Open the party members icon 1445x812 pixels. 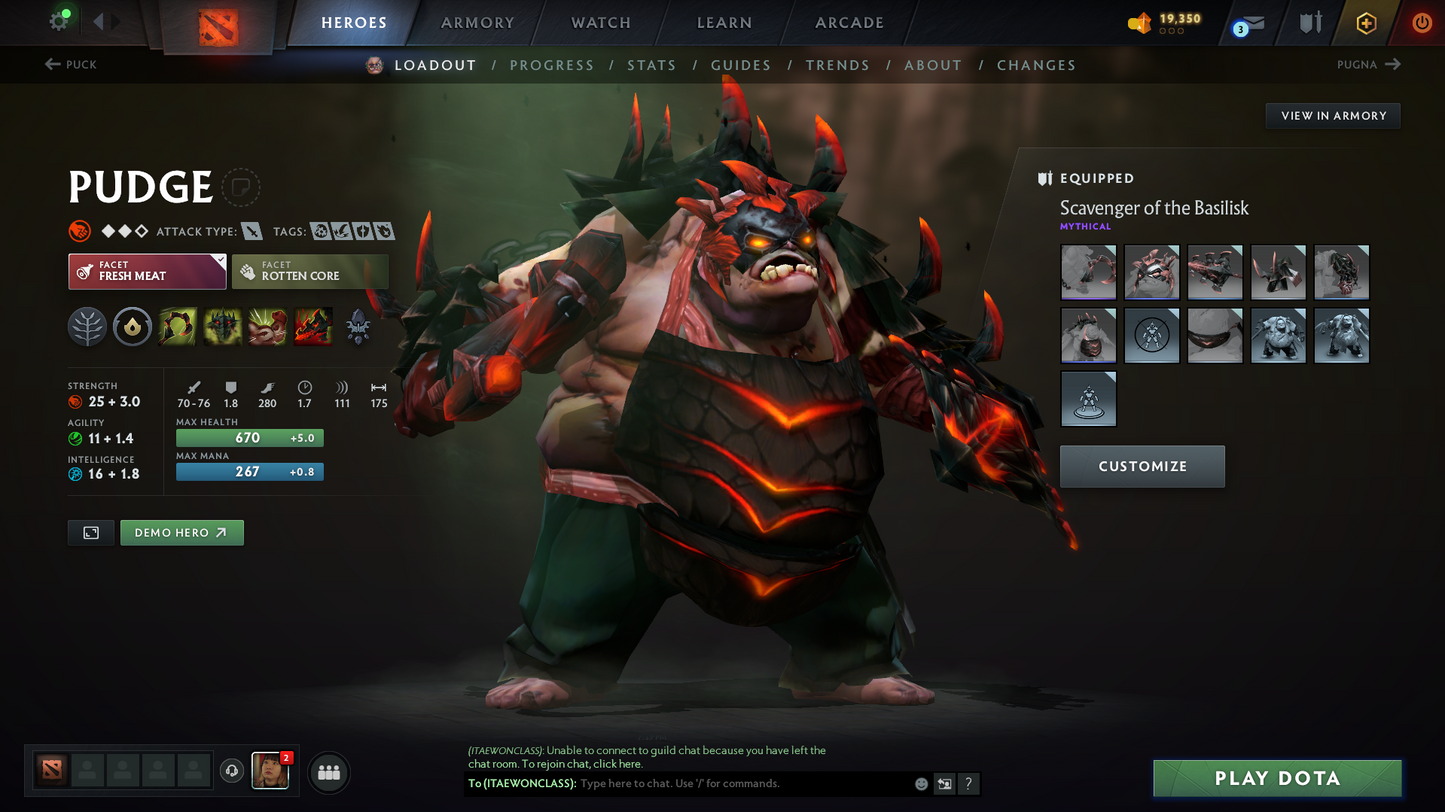click(x=329, y=772)
